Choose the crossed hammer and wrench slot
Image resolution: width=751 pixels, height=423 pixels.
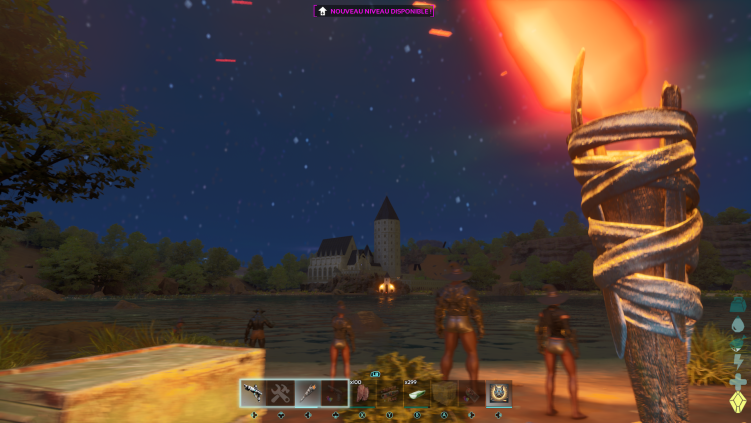(281, 393)
